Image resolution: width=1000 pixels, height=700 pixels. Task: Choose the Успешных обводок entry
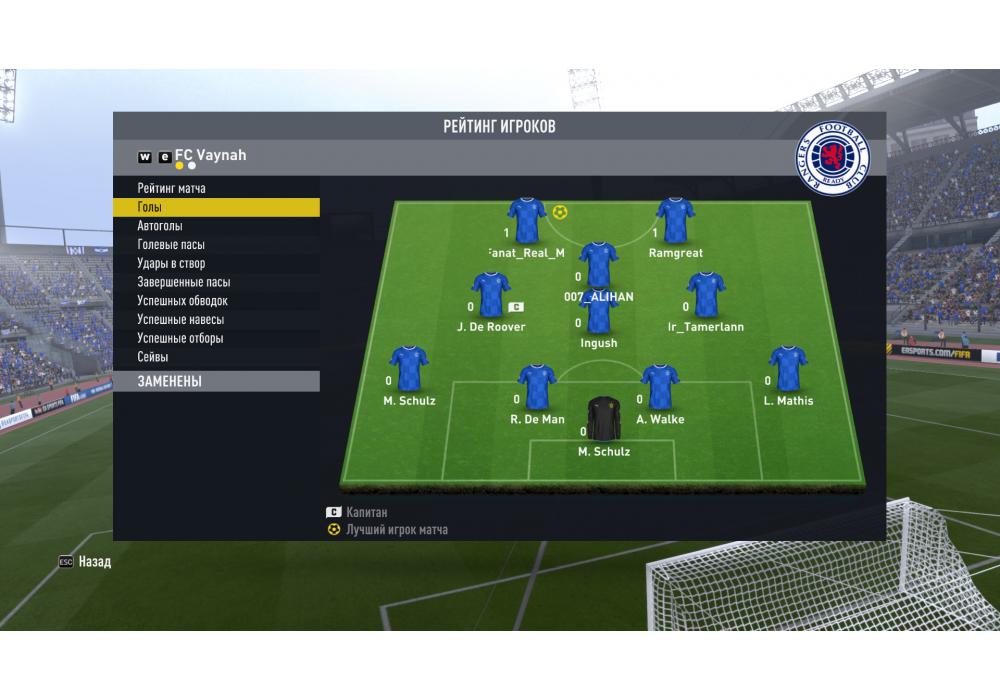tap(182, 301)
